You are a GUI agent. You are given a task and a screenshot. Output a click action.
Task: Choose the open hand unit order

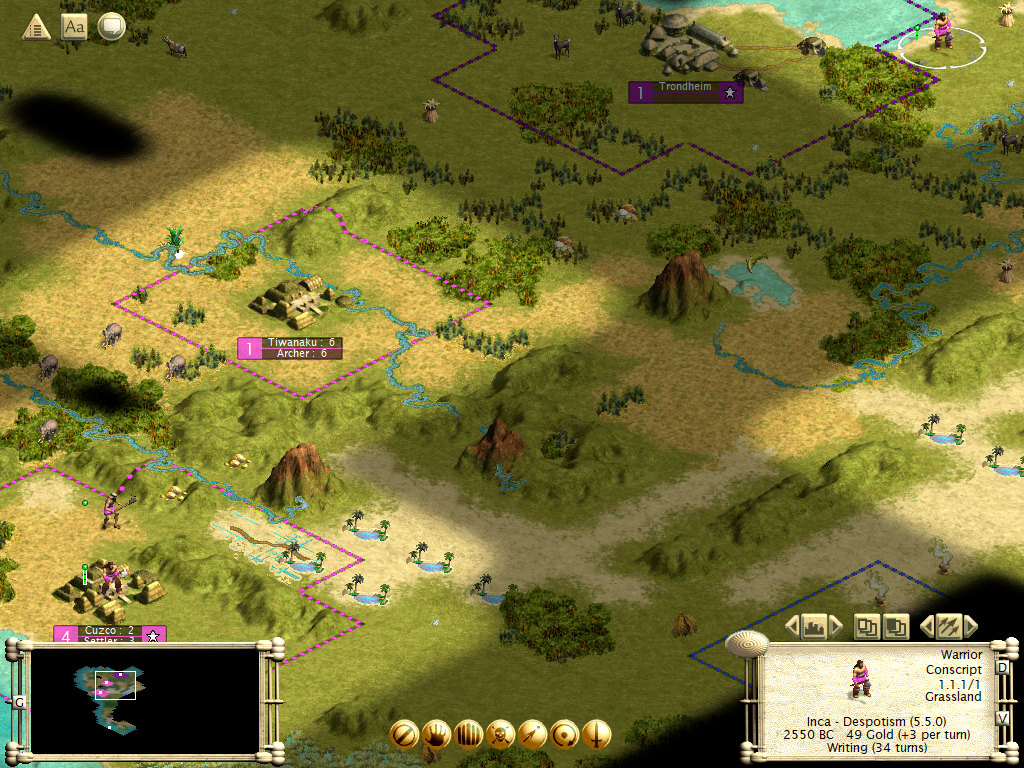[x=435, y=734]
